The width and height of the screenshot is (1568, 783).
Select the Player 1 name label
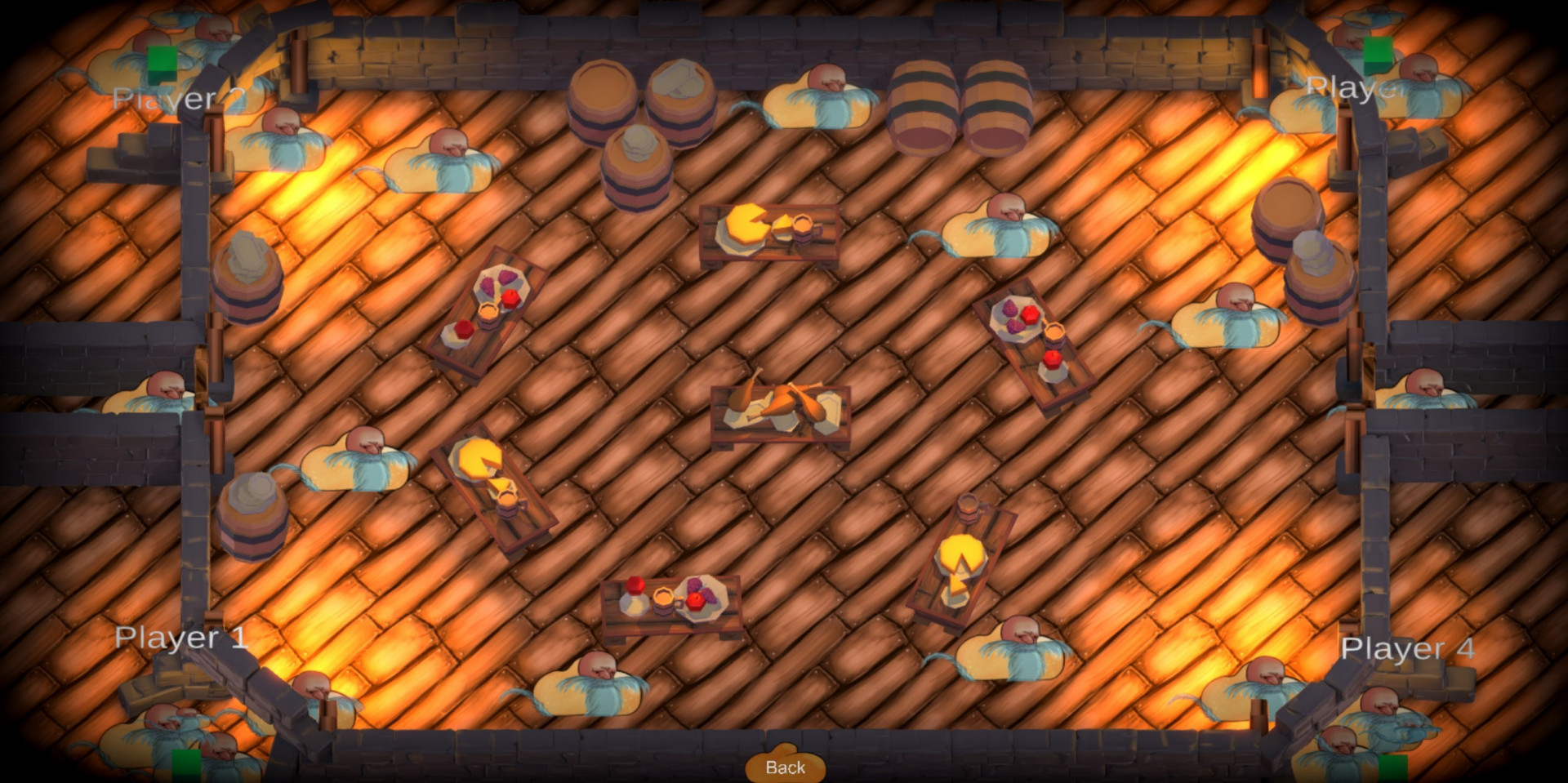tap(183, 637)
